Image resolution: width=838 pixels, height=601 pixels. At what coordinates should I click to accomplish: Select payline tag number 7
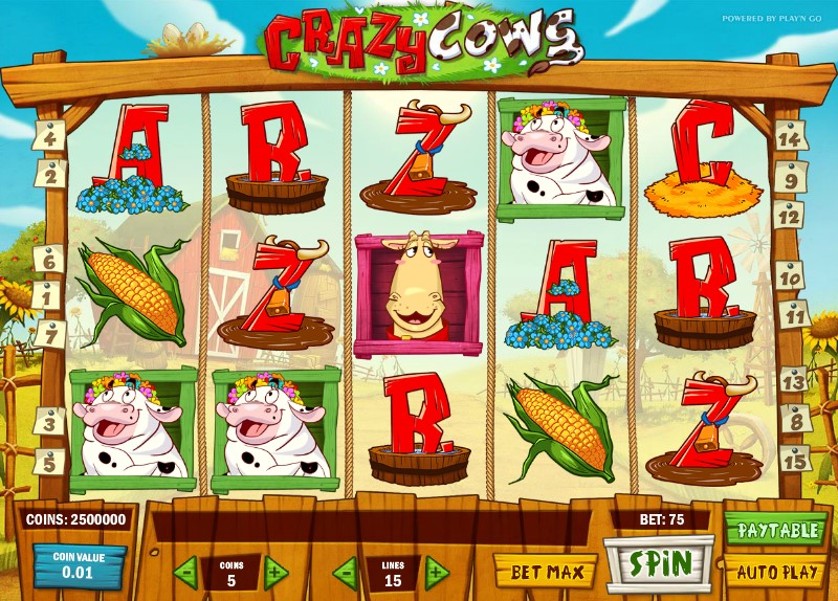(47, 333)
